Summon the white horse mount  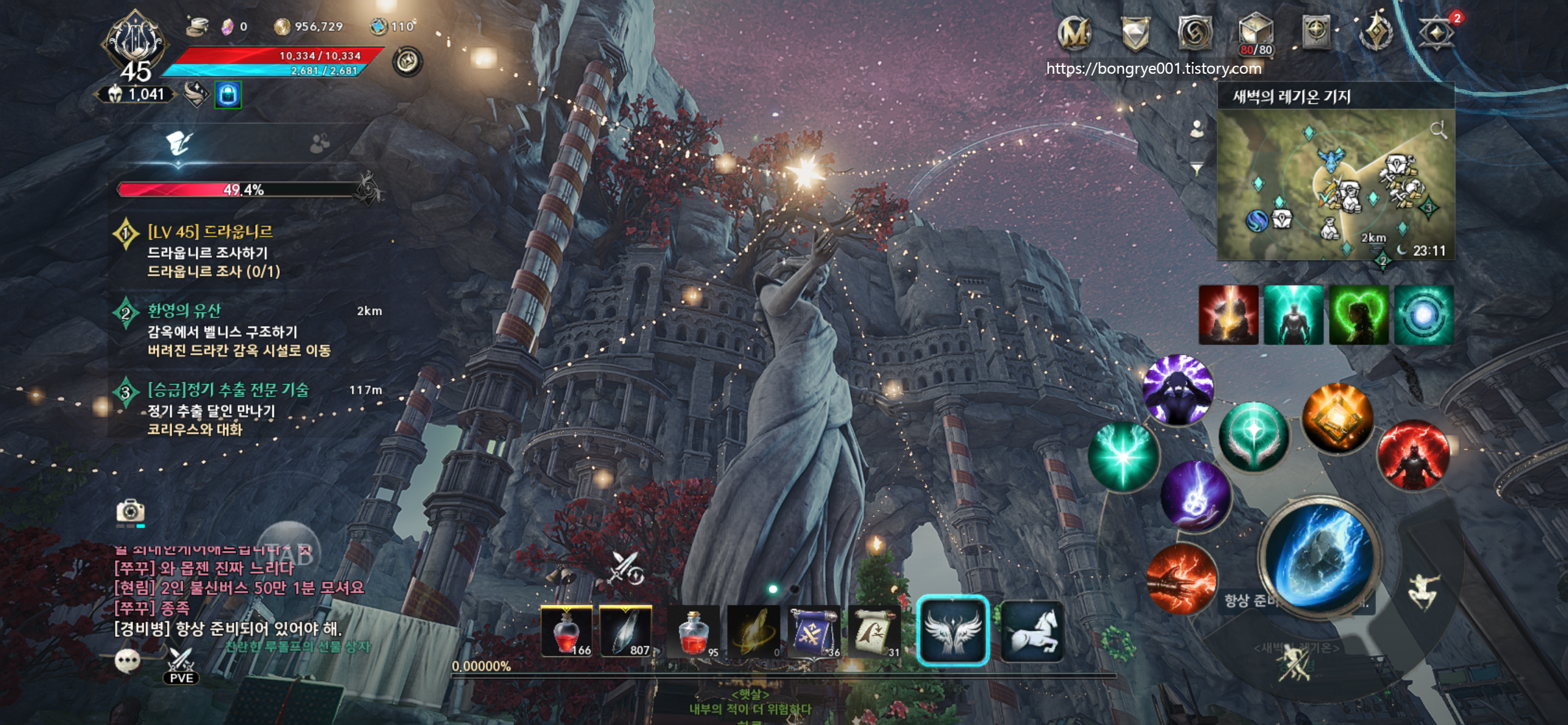pos(1032,631)
